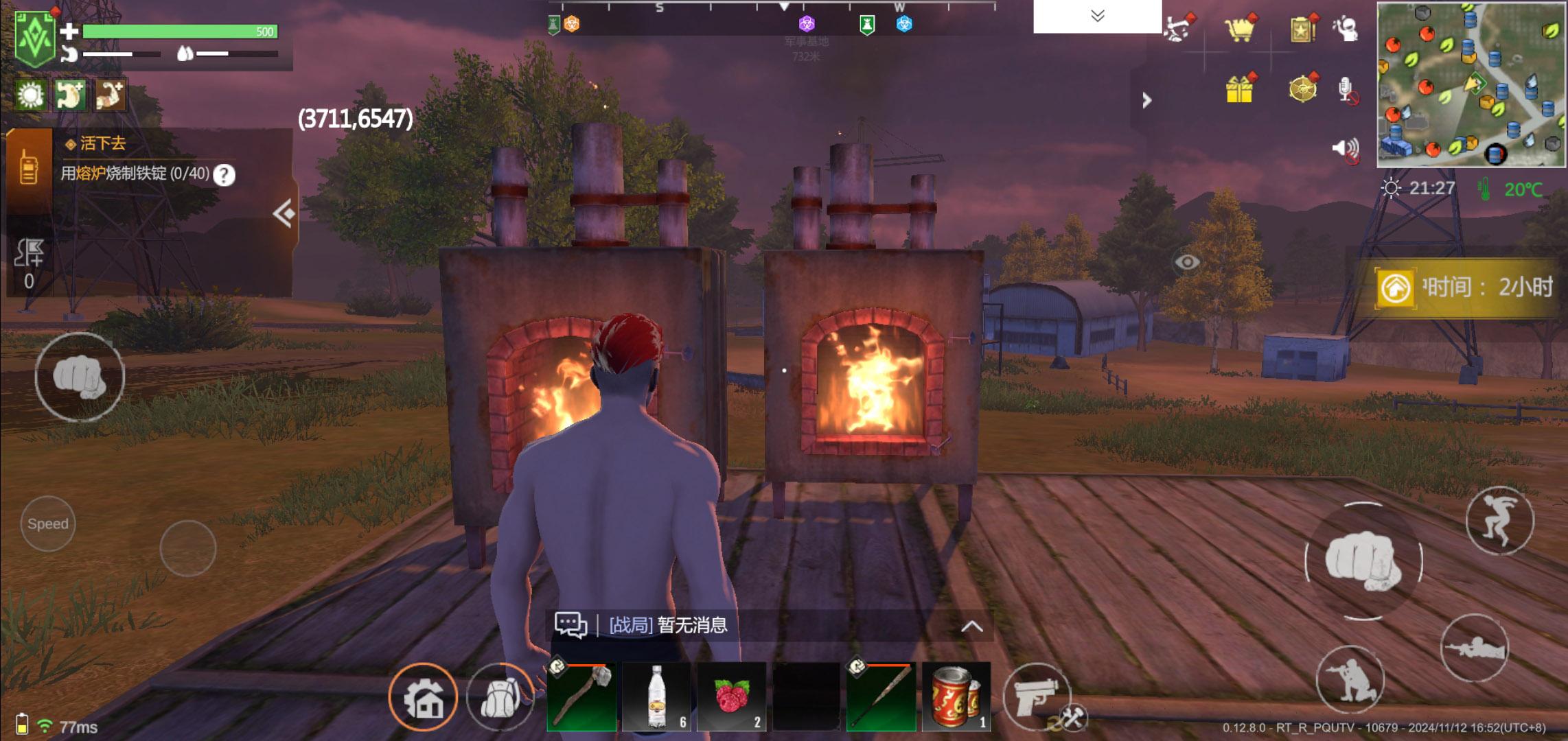
Task: Tap the jump button
Action: coord(1499,521)
